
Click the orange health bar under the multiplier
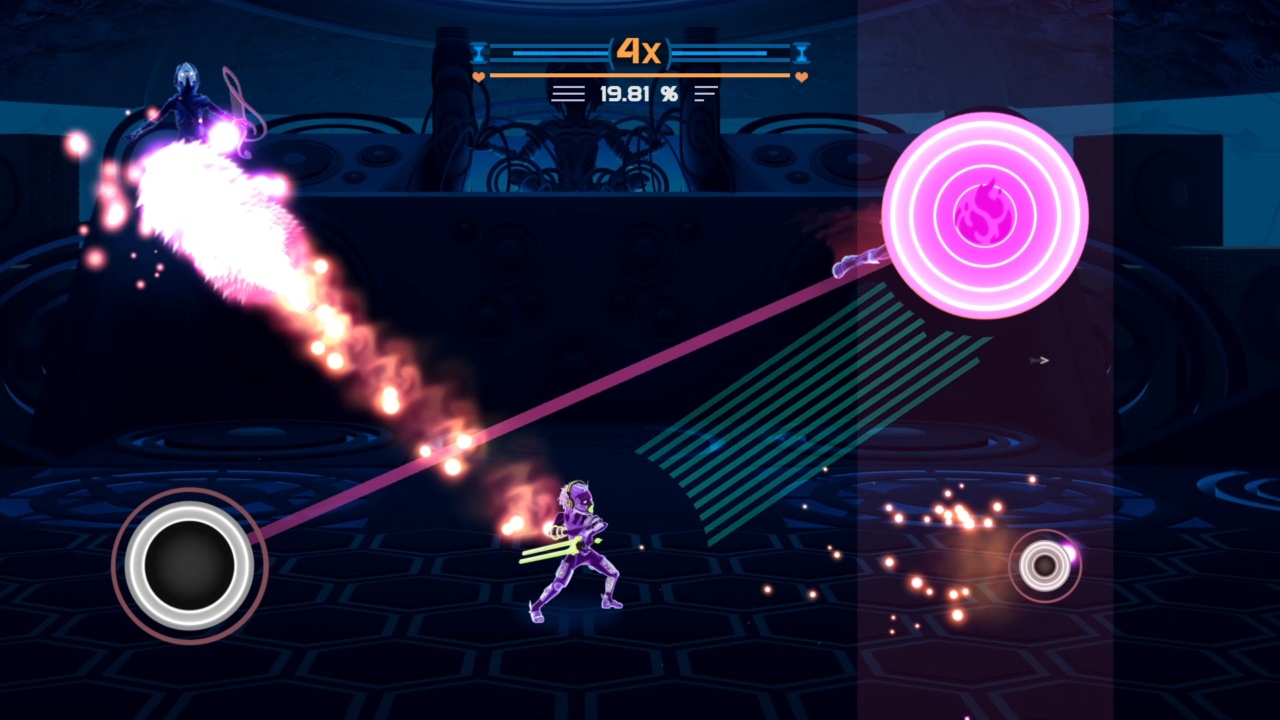pos(638,75)
